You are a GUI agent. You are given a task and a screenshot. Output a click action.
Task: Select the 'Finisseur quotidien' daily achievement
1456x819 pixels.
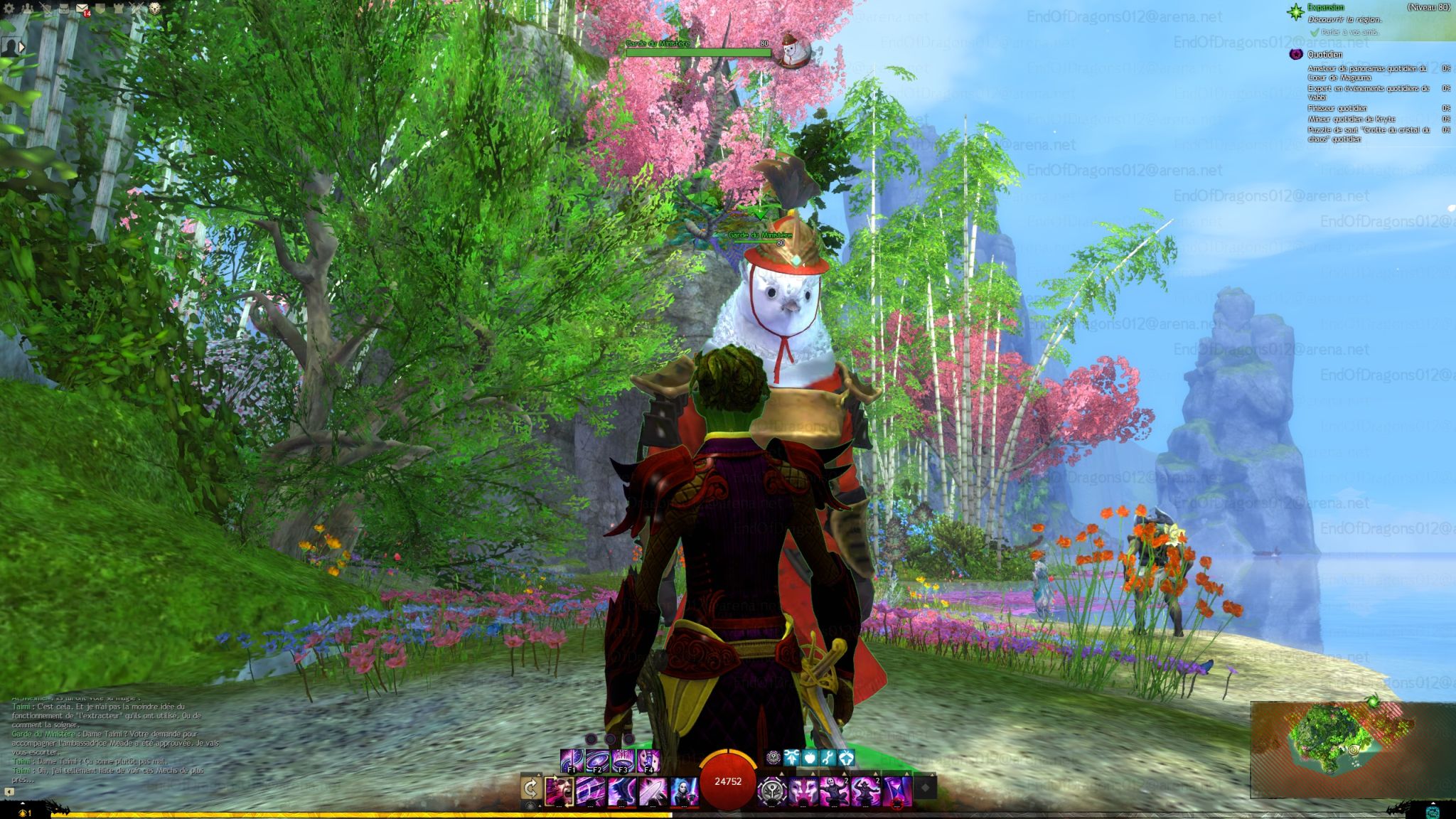click(x=1337, y=108)
